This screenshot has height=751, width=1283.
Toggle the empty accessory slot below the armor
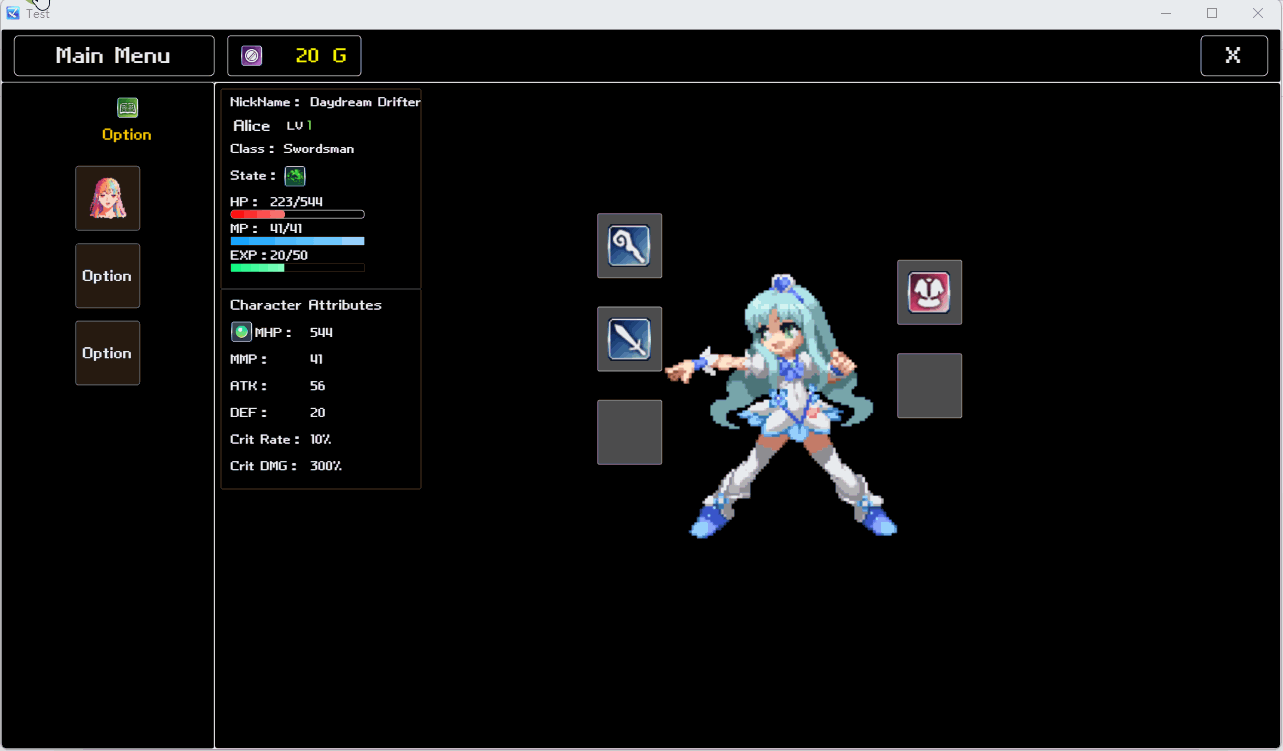(x=929, y=385)
